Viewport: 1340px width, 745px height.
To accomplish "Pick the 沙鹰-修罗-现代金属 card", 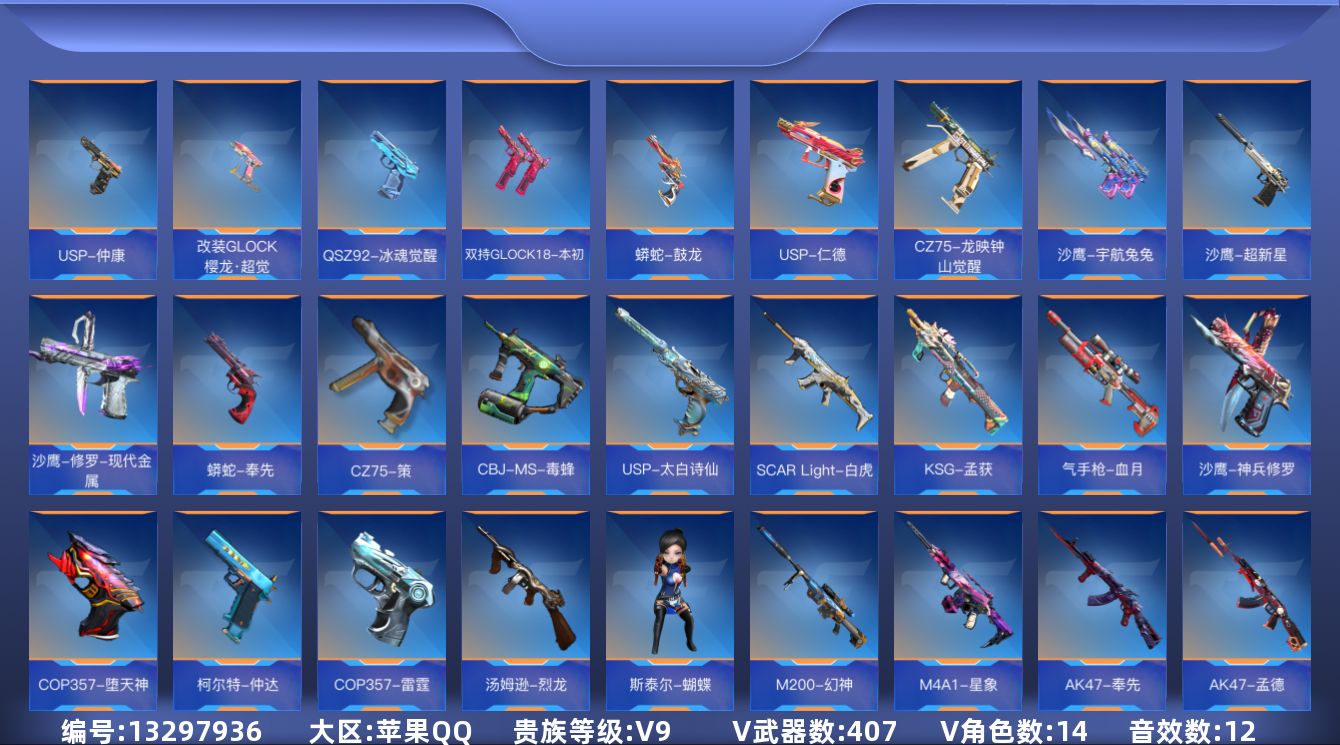I will tap(93, 394).
